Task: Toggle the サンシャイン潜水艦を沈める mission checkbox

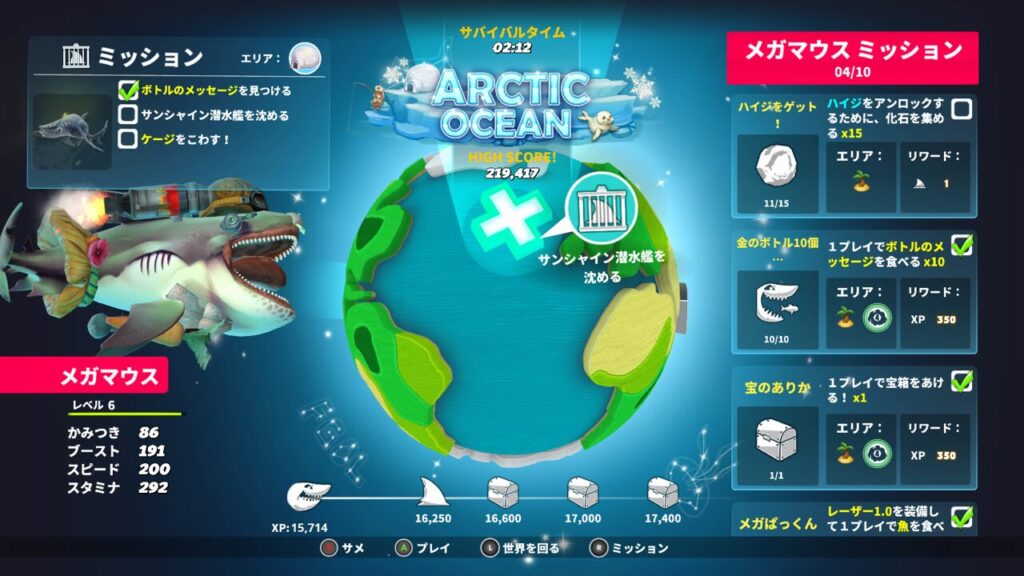Action: pyautogui.click(x=128, y=115)
